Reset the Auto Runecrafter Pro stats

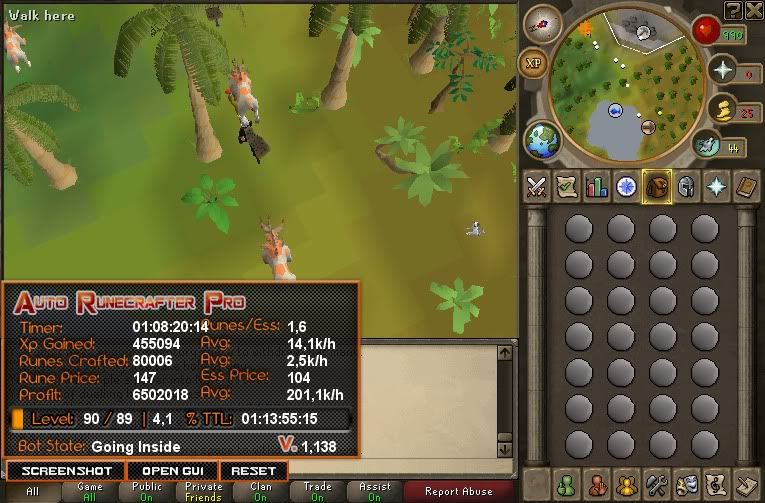click(253, 470)
